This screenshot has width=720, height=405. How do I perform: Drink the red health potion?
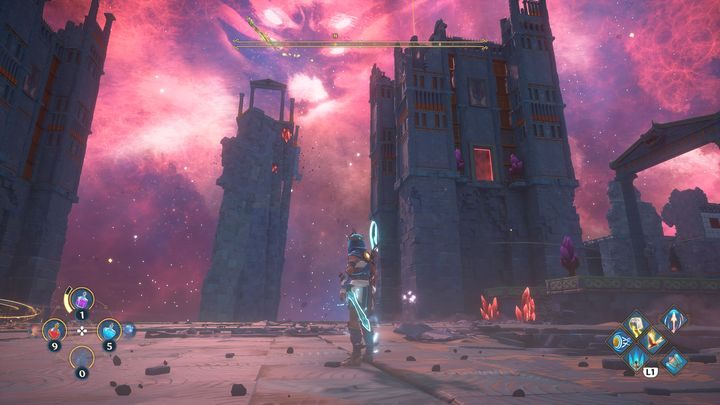(53, 328)
